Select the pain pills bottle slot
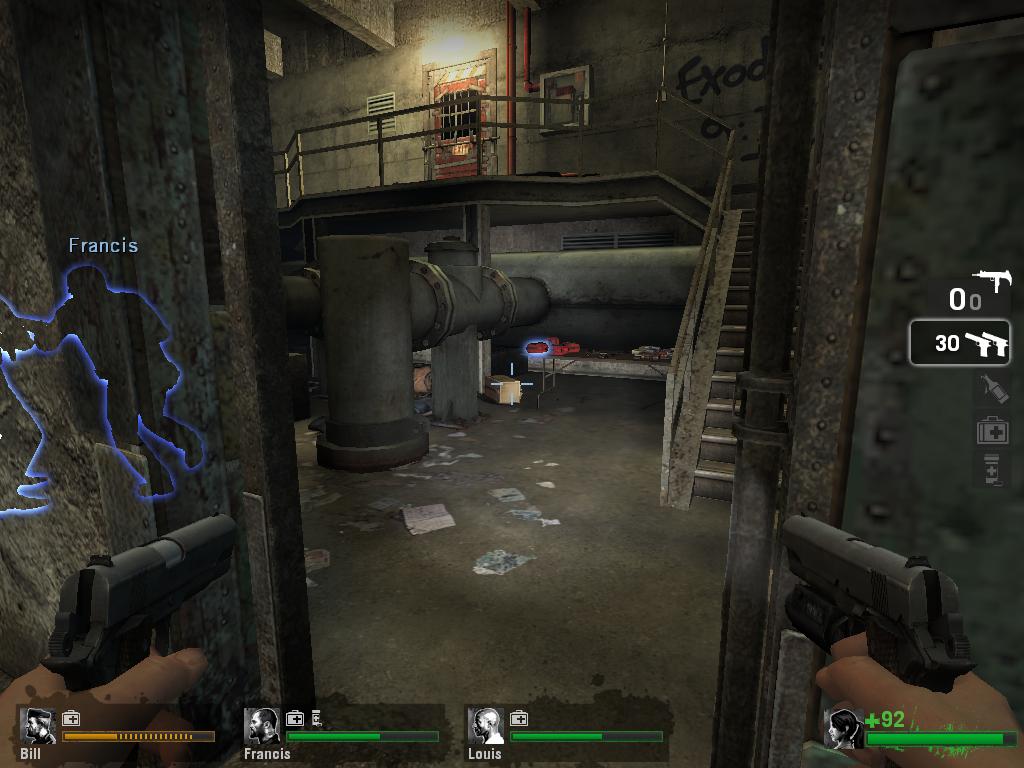 (991, 469)
